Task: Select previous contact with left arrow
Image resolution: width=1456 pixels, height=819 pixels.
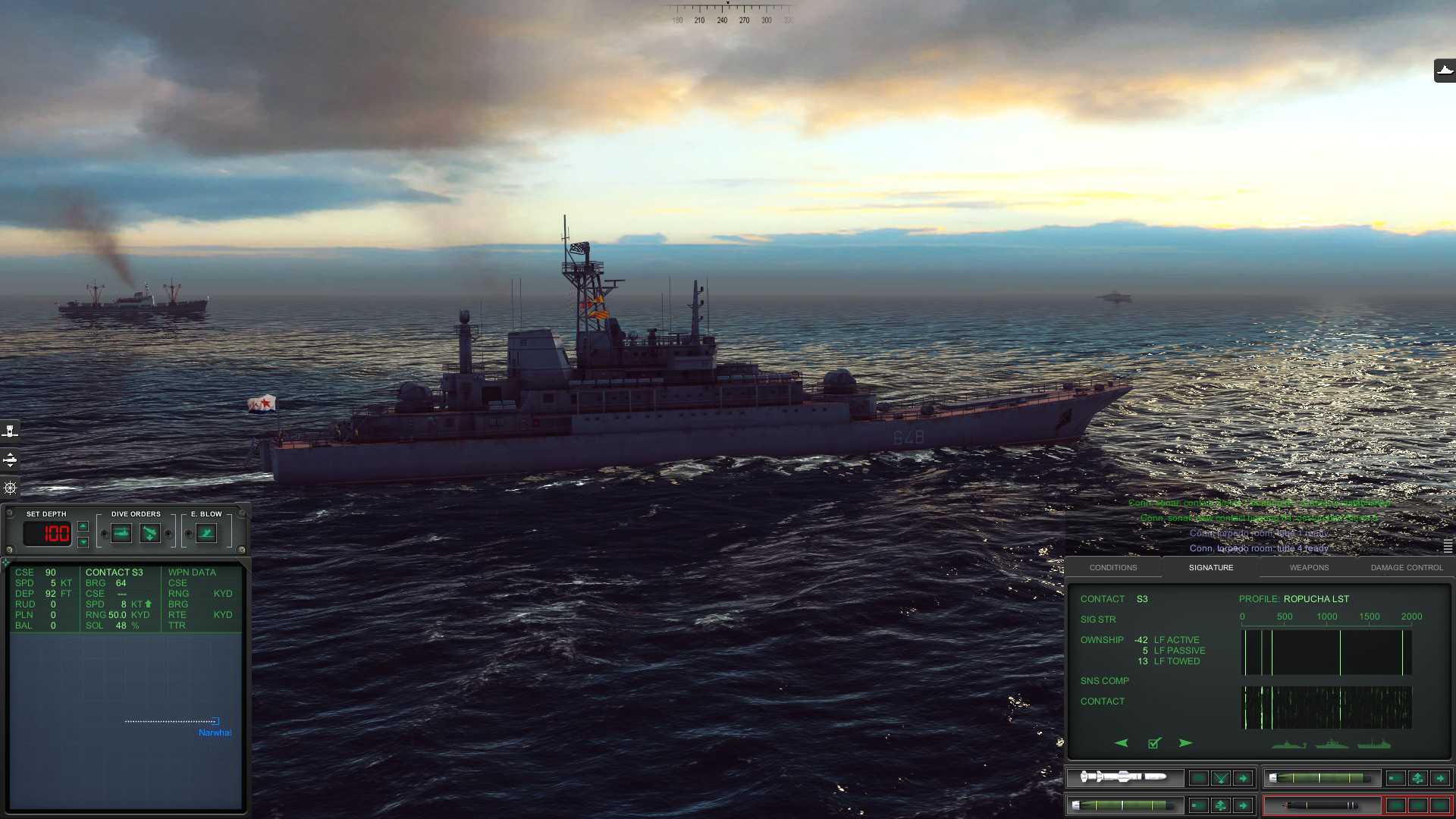Action: pos(1121,743)
